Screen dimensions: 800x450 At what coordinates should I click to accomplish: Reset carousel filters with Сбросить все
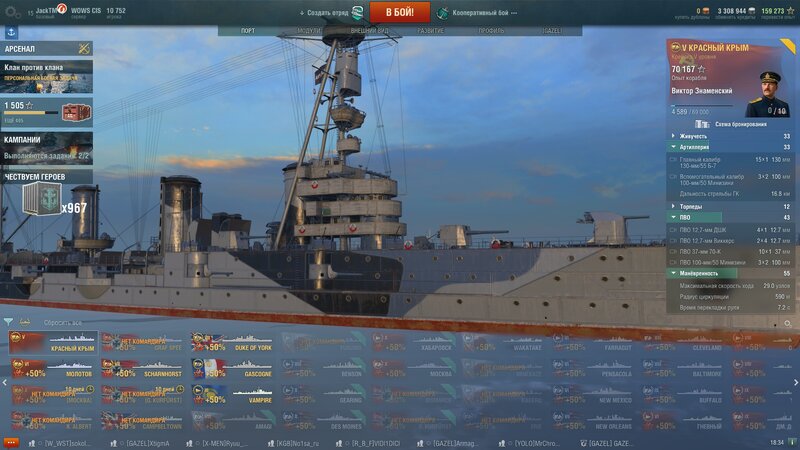[63, 323]
